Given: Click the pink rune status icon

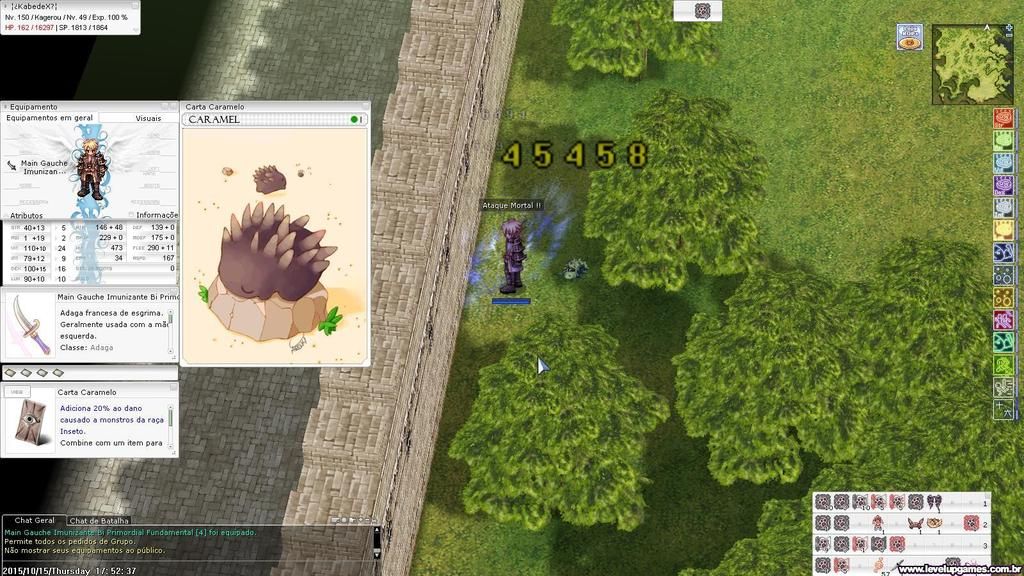Looking at the screenshot, I should [x=1004, y=320].
